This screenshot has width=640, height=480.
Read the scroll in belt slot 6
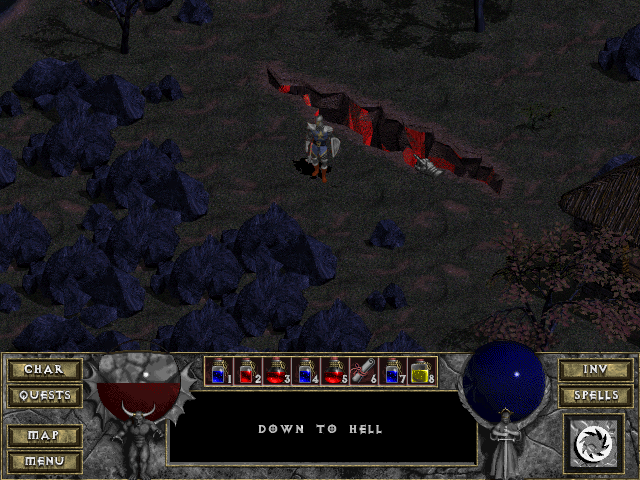click(363, 373)
